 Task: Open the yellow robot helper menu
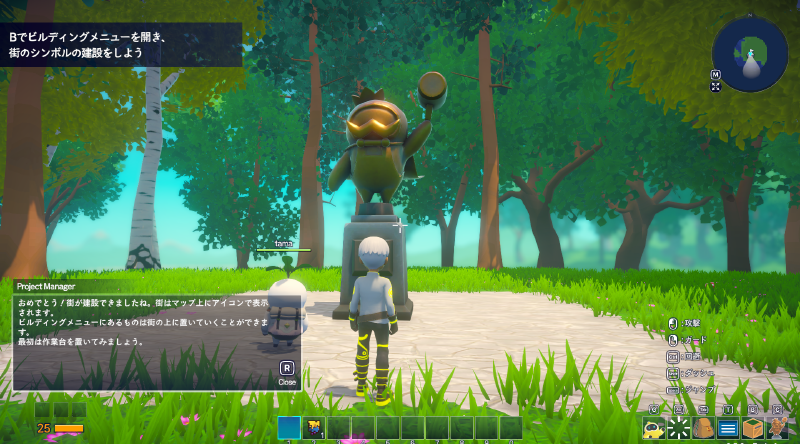(653, 429)
